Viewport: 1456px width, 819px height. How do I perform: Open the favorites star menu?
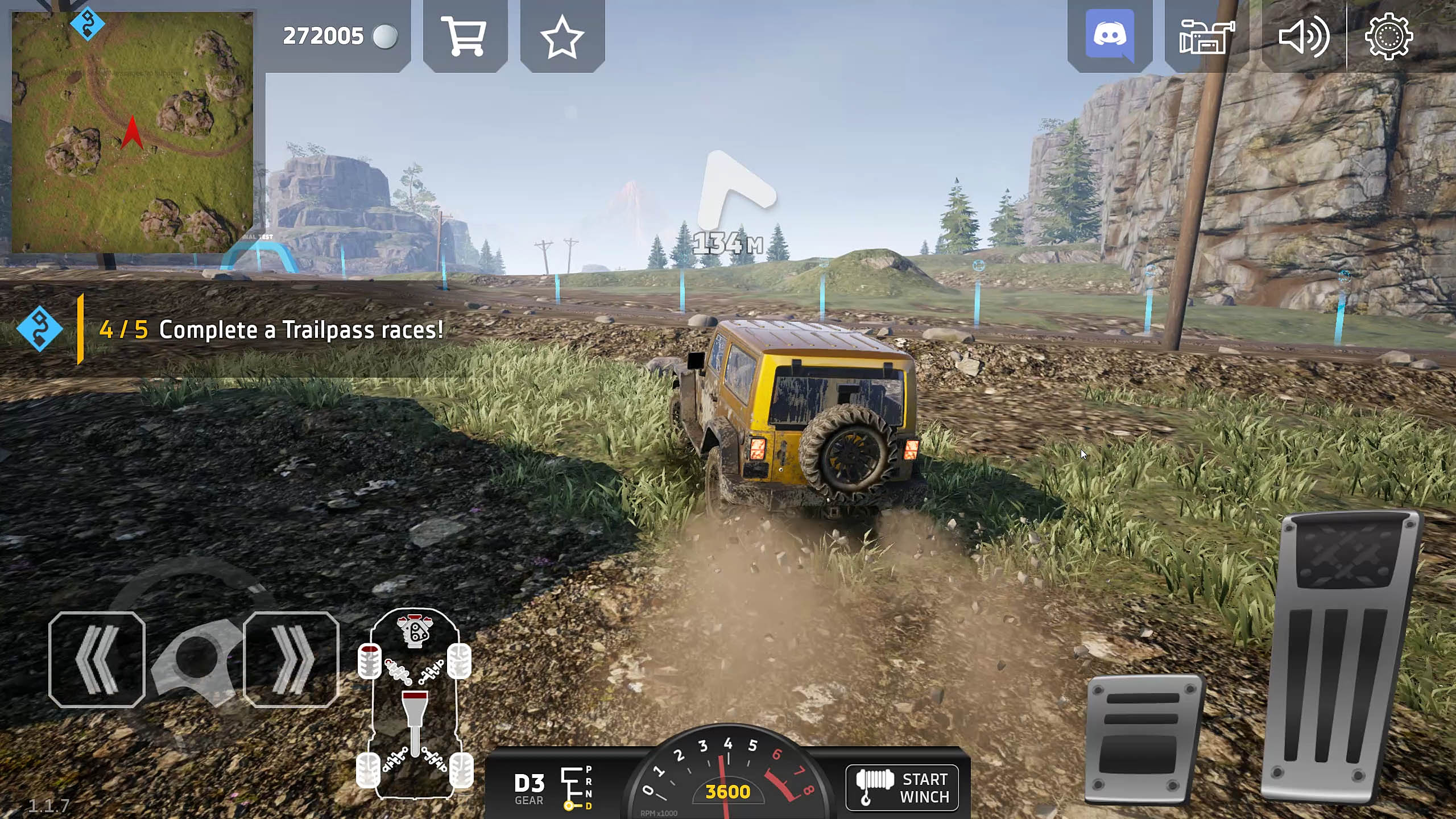point(562,36)
